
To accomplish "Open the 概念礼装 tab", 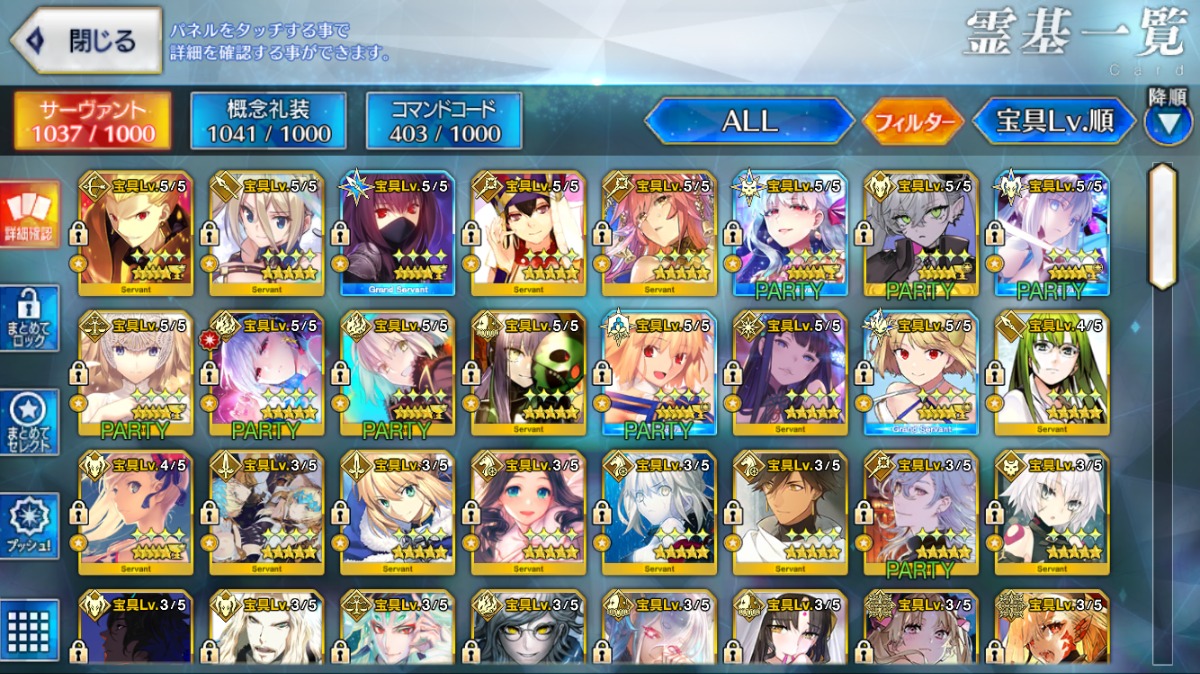I will (x=267, y=122).
